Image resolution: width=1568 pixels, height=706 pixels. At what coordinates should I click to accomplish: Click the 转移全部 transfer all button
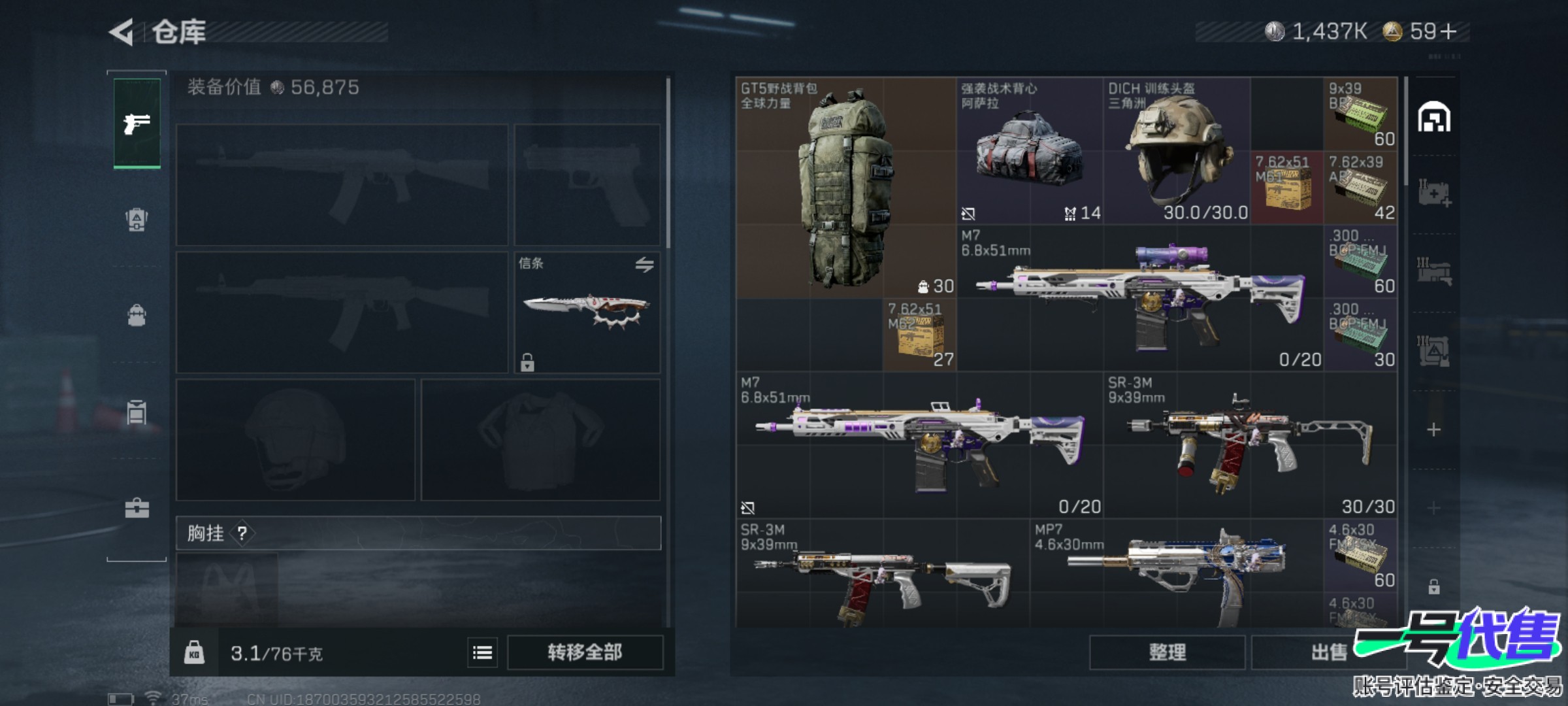[x=585, y=652]
